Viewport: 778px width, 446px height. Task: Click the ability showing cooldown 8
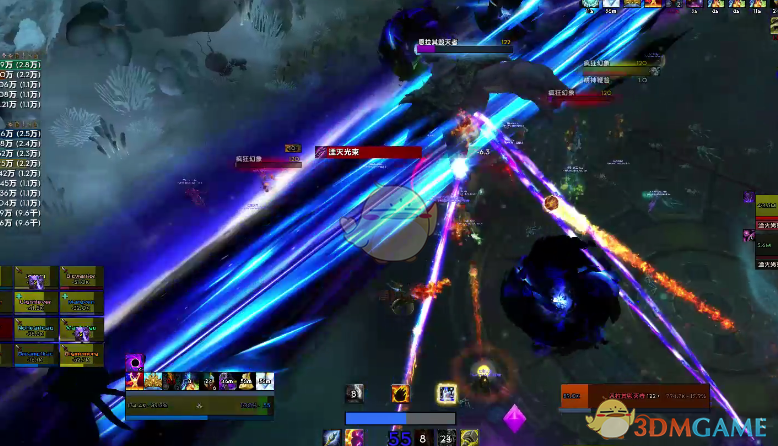point(423,437)
